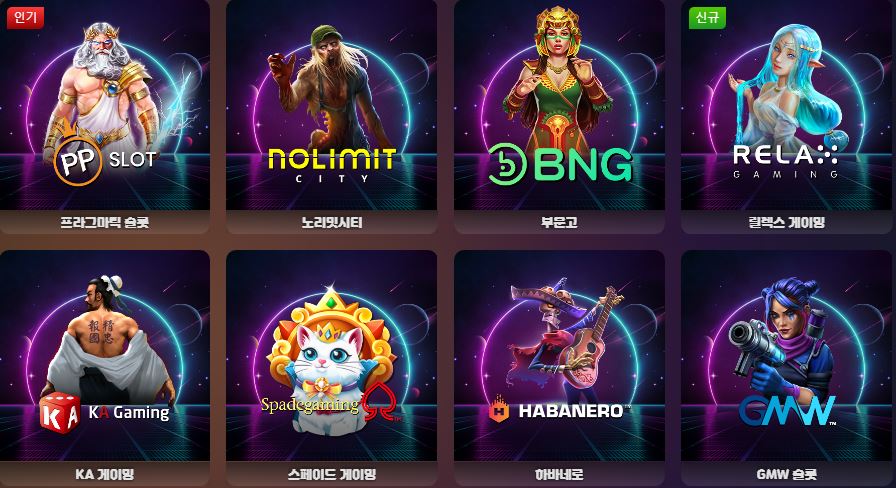The height and width of the screenshot is (488, 896).
Task: Select the Nolimit City provider tile
Action: pyautogui.click(x=331, y=115)
